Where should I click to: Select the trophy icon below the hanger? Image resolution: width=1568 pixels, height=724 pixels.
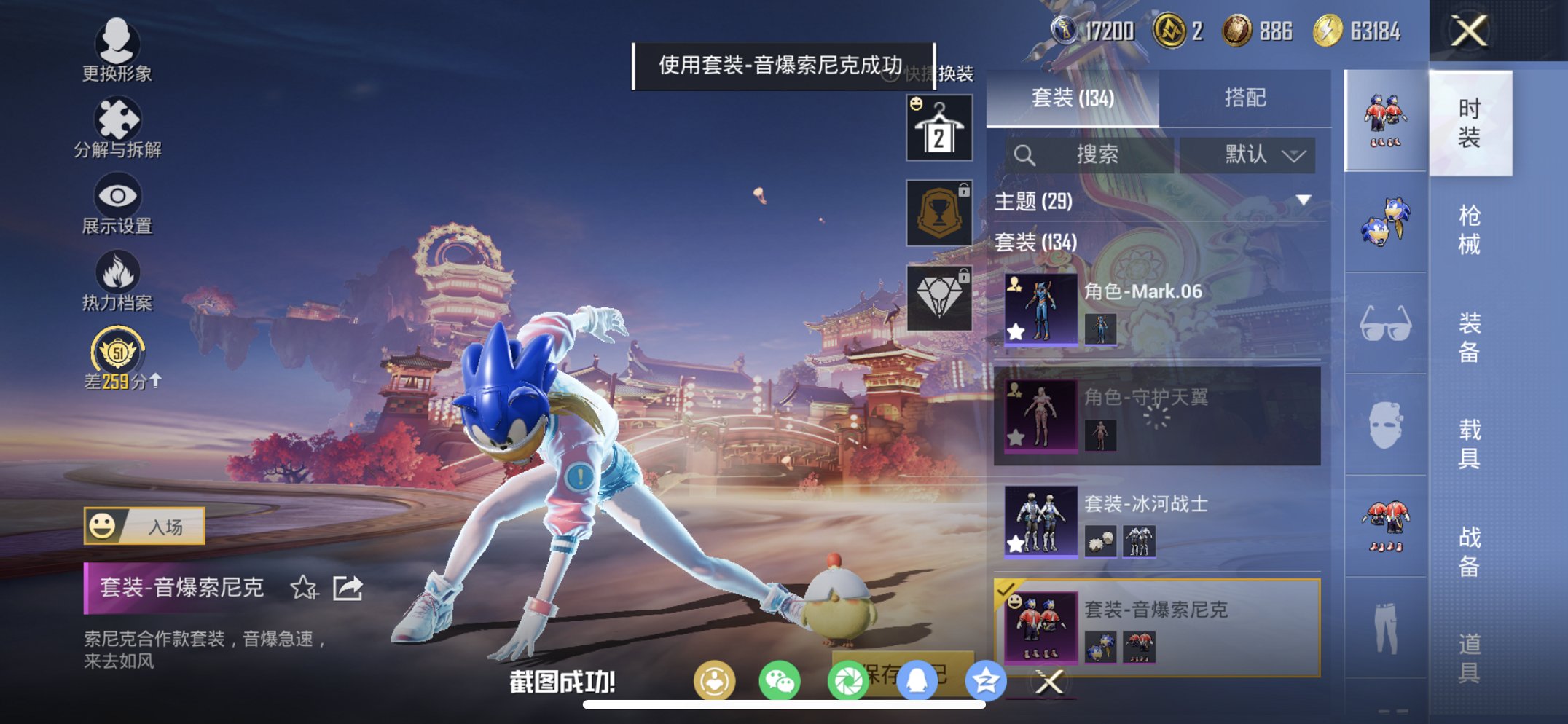coord(938,213)
